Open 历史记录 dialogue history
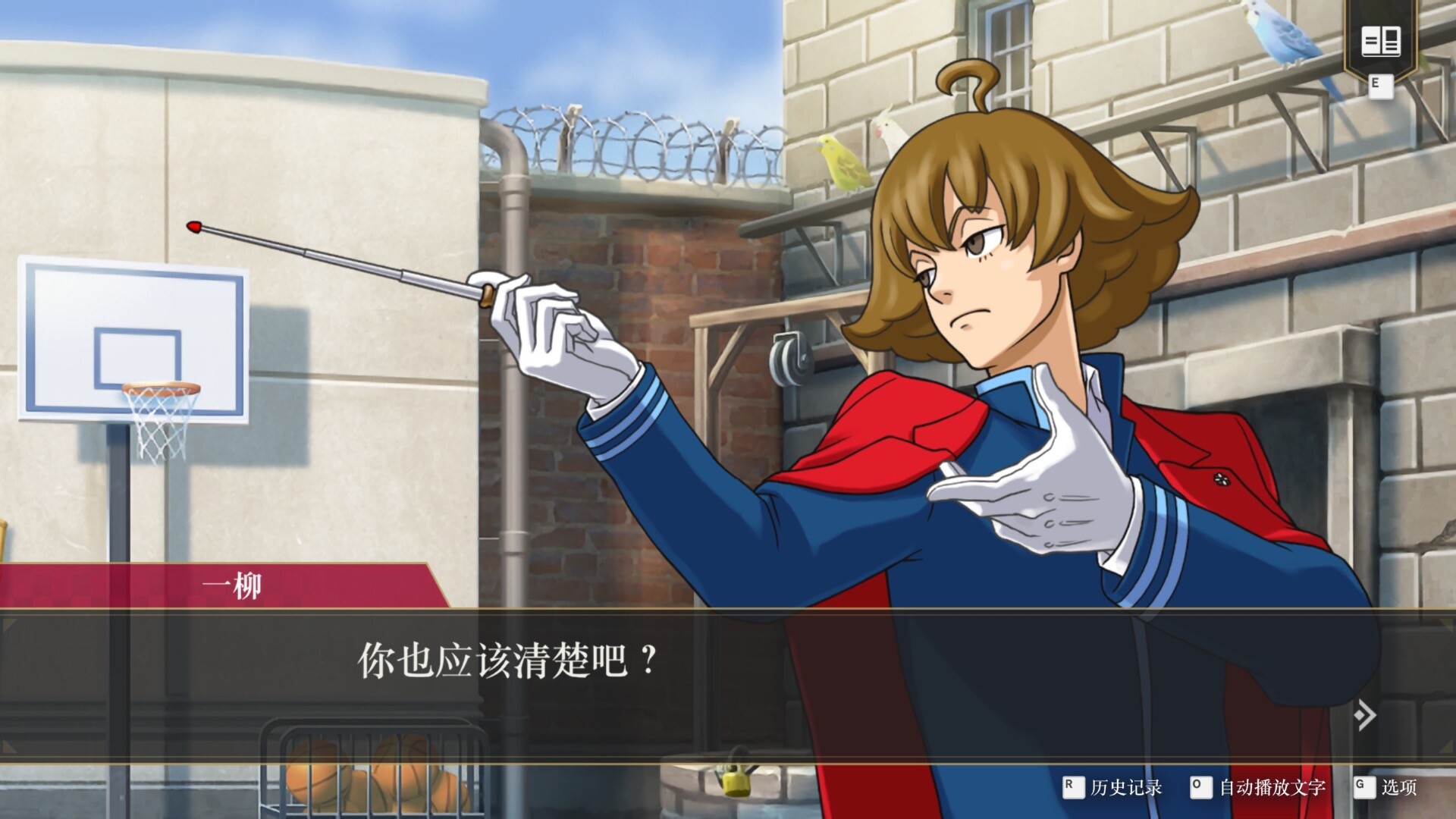The height and width of the screenshot is (819, 1456). tap(1125, 787)
